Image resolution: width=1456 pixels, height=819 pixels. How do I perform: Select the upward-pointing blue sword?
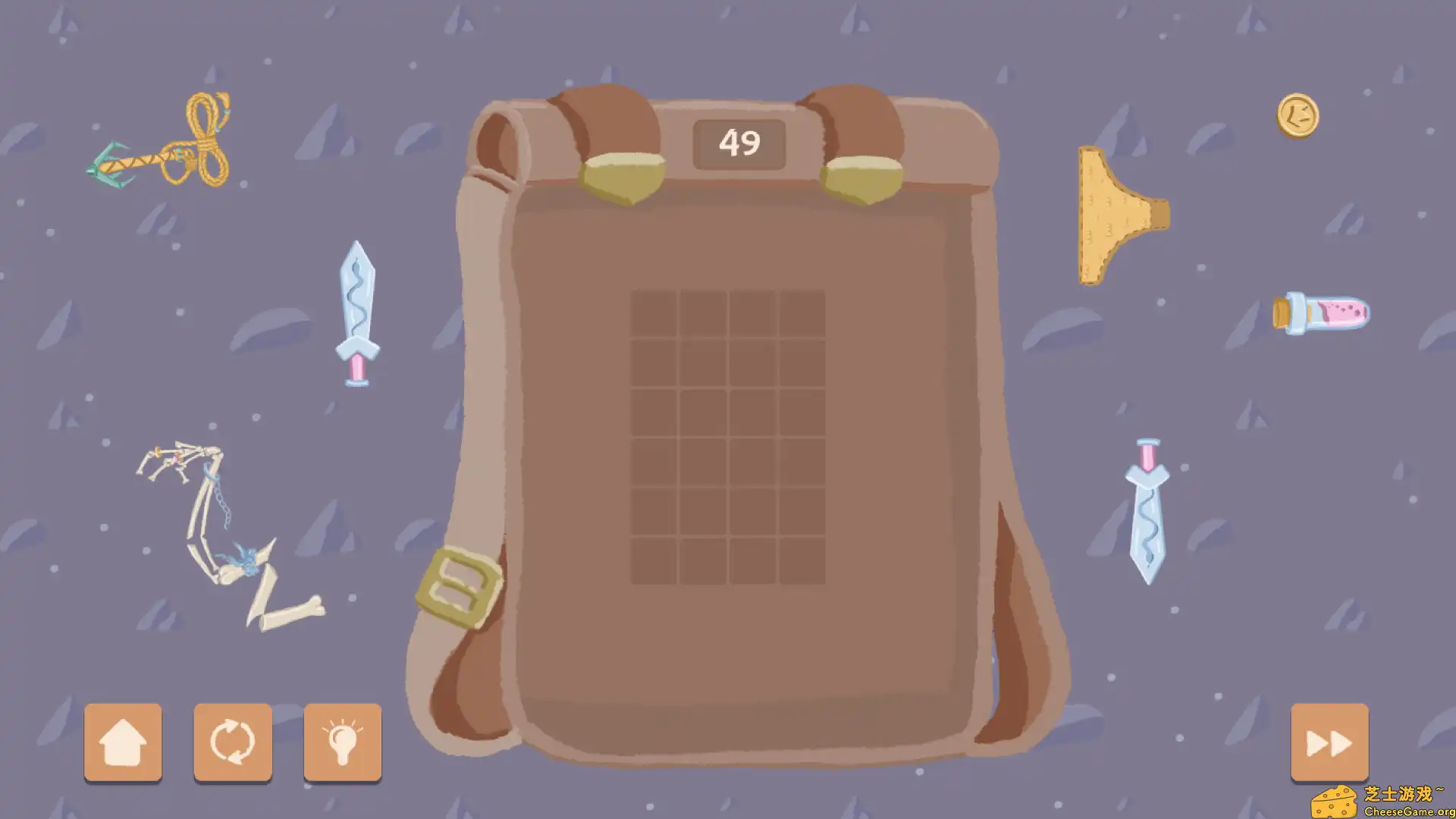tap(357, 315)
